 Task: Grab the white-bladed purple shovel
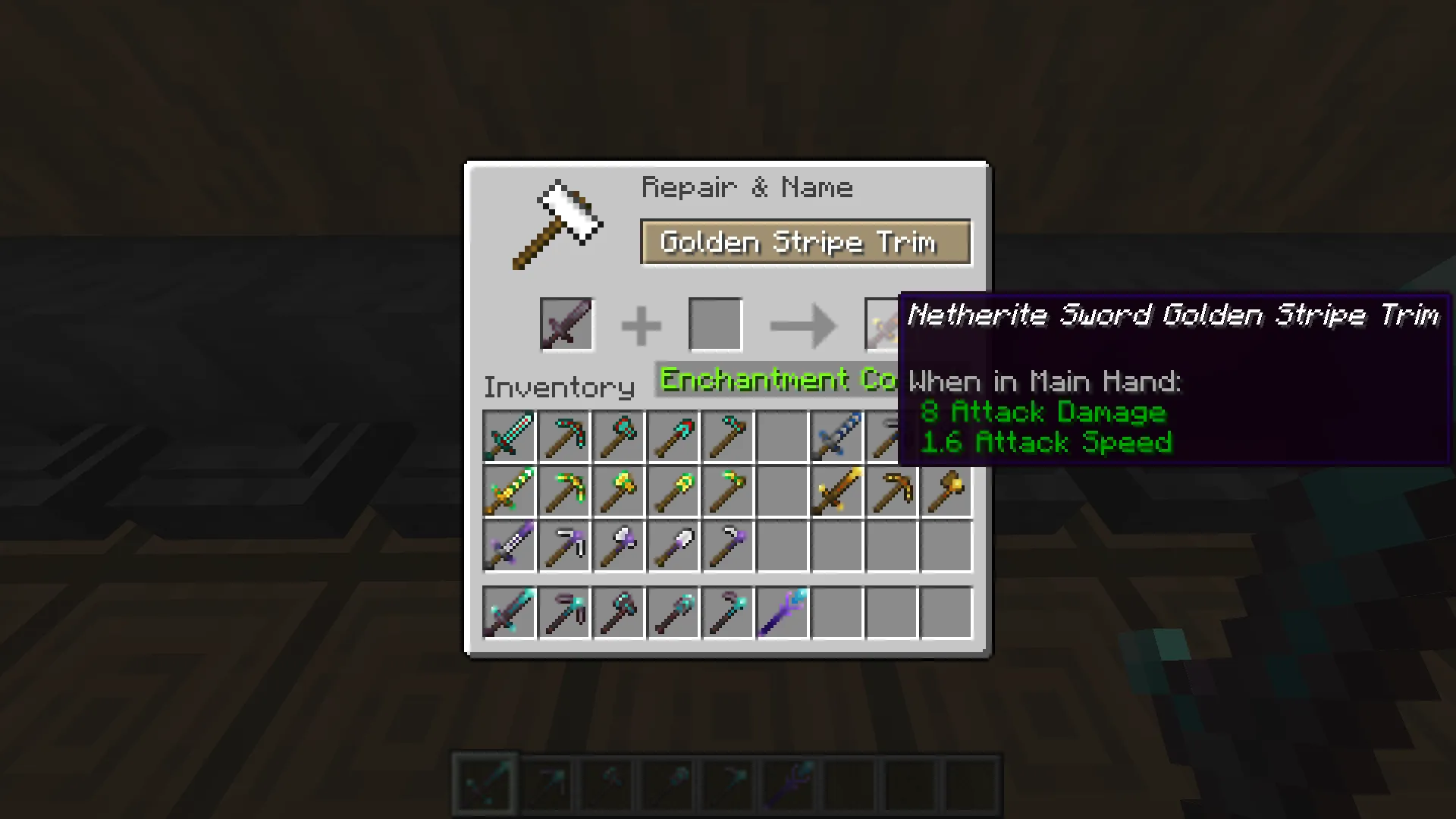coord(673,546)
